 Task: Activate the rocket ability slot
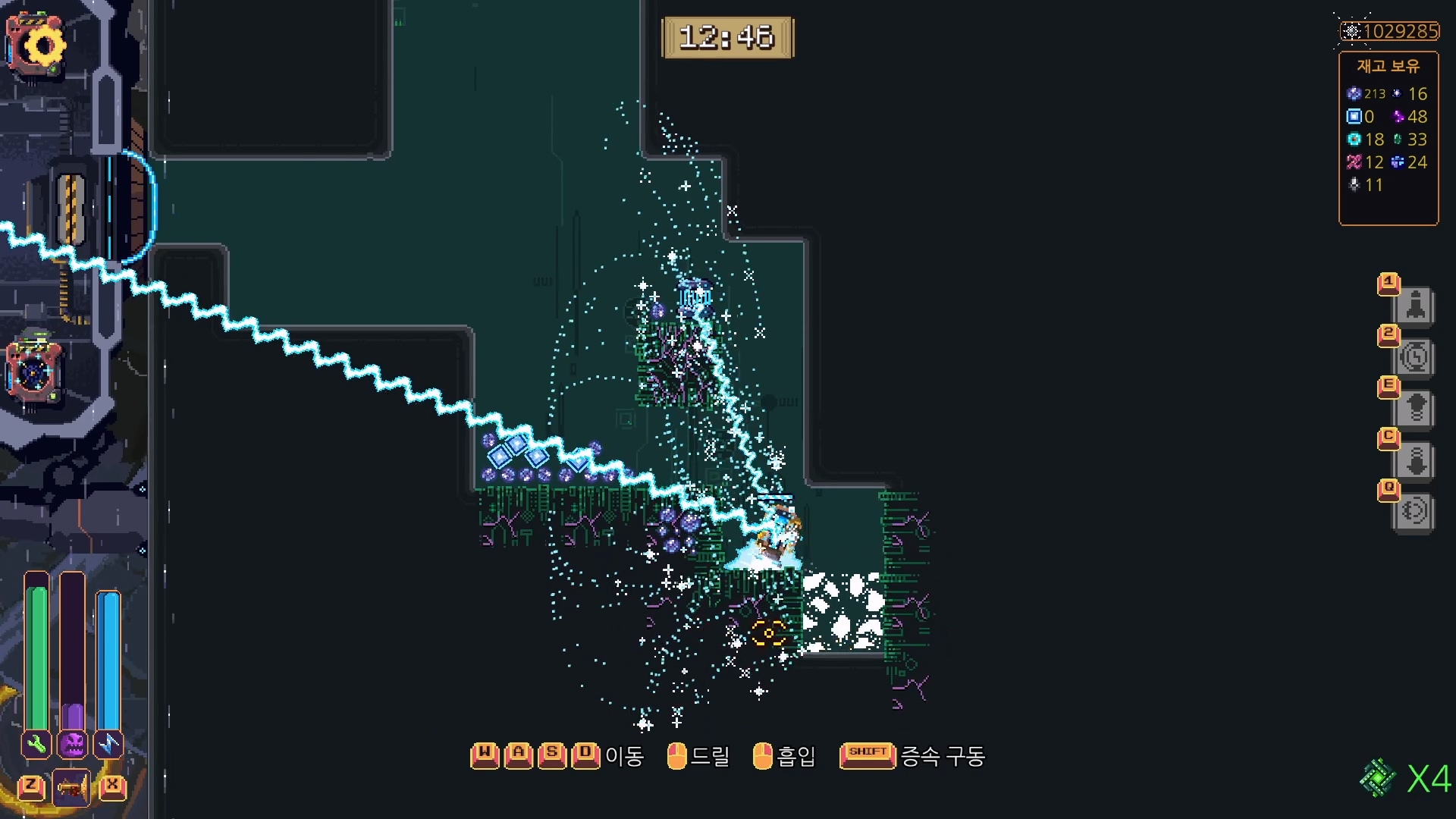pos(1414,306)
